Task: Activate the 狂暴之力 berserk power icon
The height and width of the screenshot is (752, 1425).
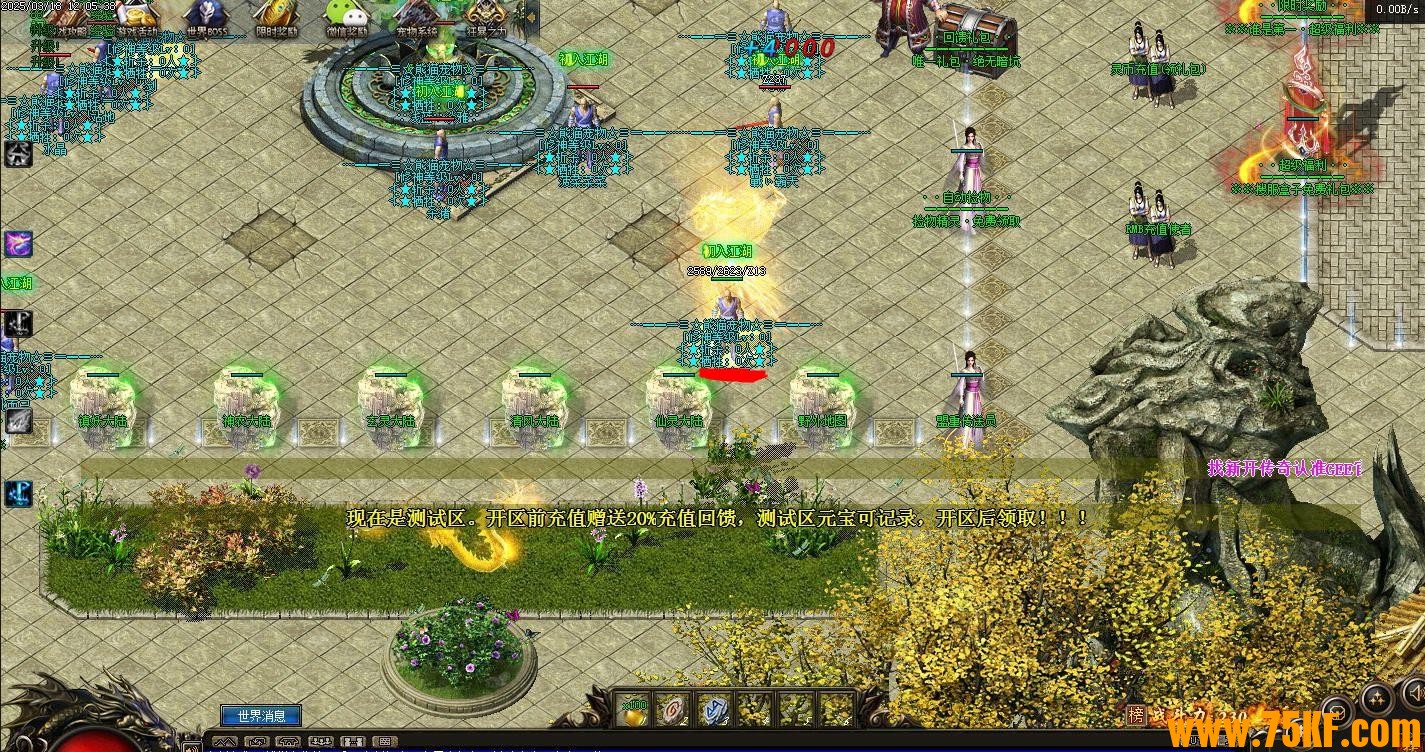Action: point(485,16)
